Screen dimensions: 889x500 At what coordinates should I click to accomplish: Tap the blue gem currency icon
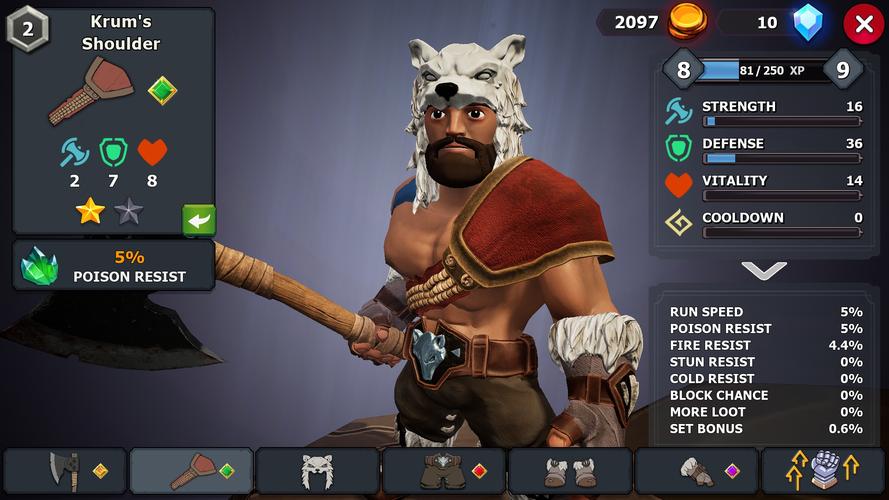[x=808, y=22]
